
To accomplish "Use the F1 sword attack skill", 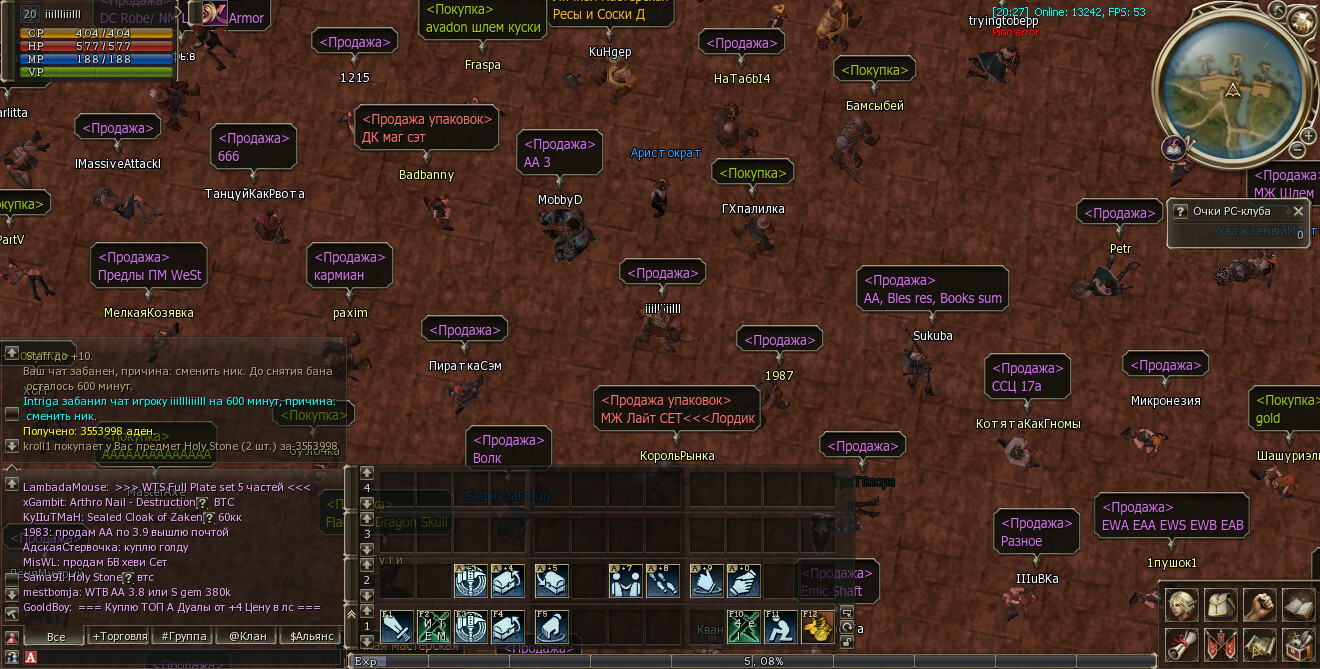I will pyautogui.click(x=397, y=627).
